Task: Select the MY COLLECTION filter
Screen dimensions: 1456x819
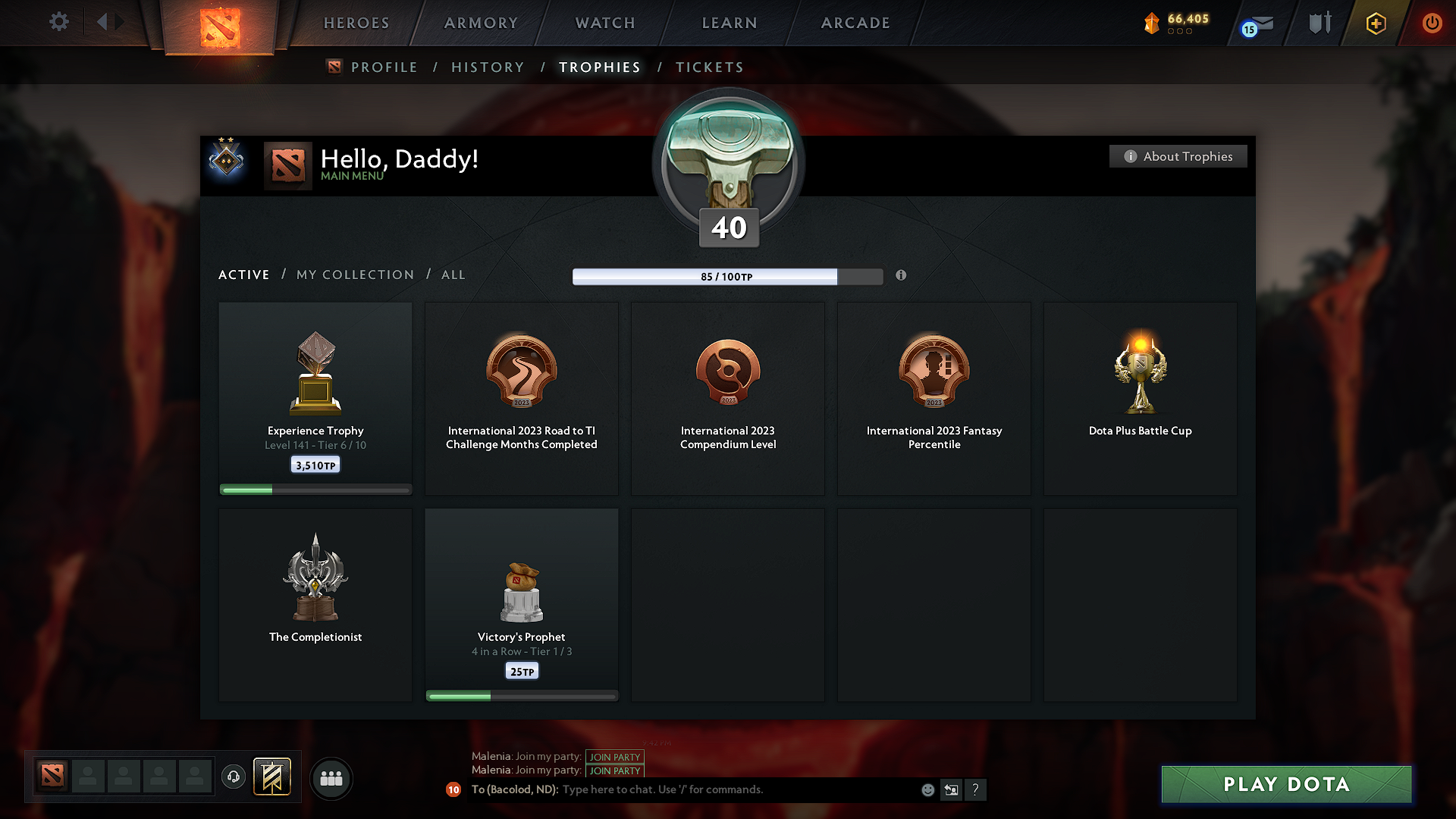Action: (354, 275)
